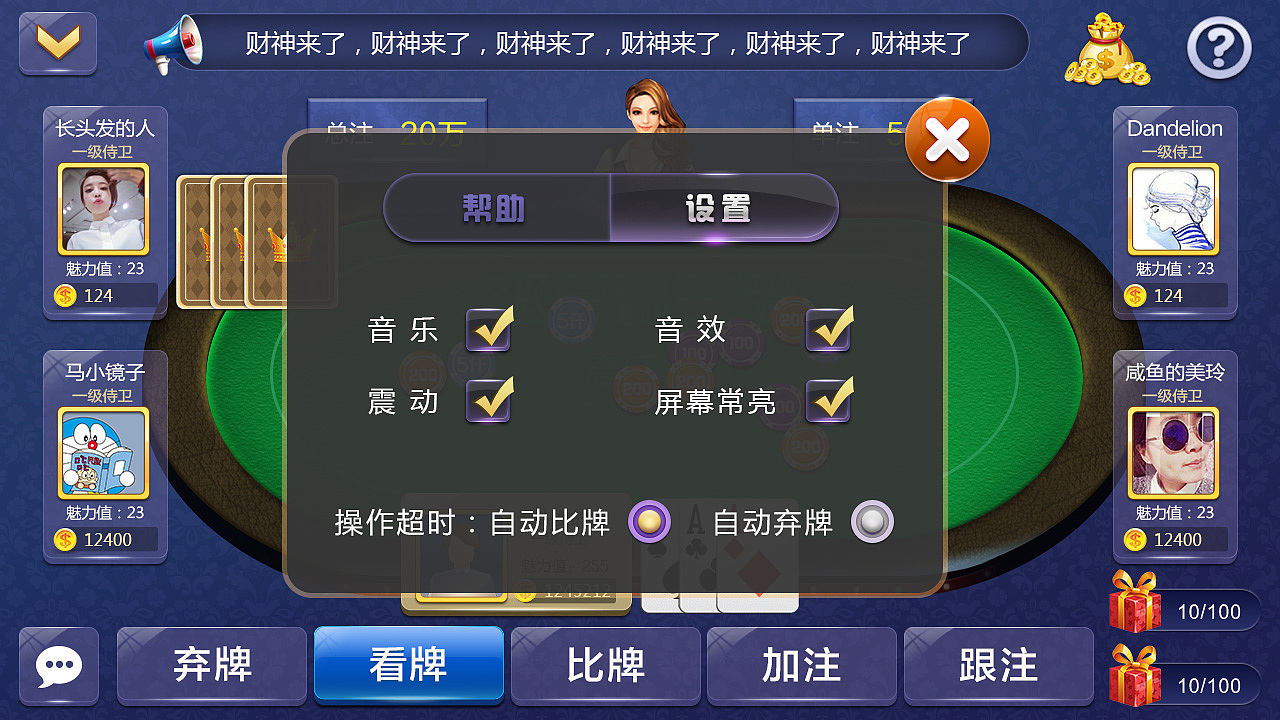Open the chat bubble icon

pyautogui.click(x=58, y=665)
